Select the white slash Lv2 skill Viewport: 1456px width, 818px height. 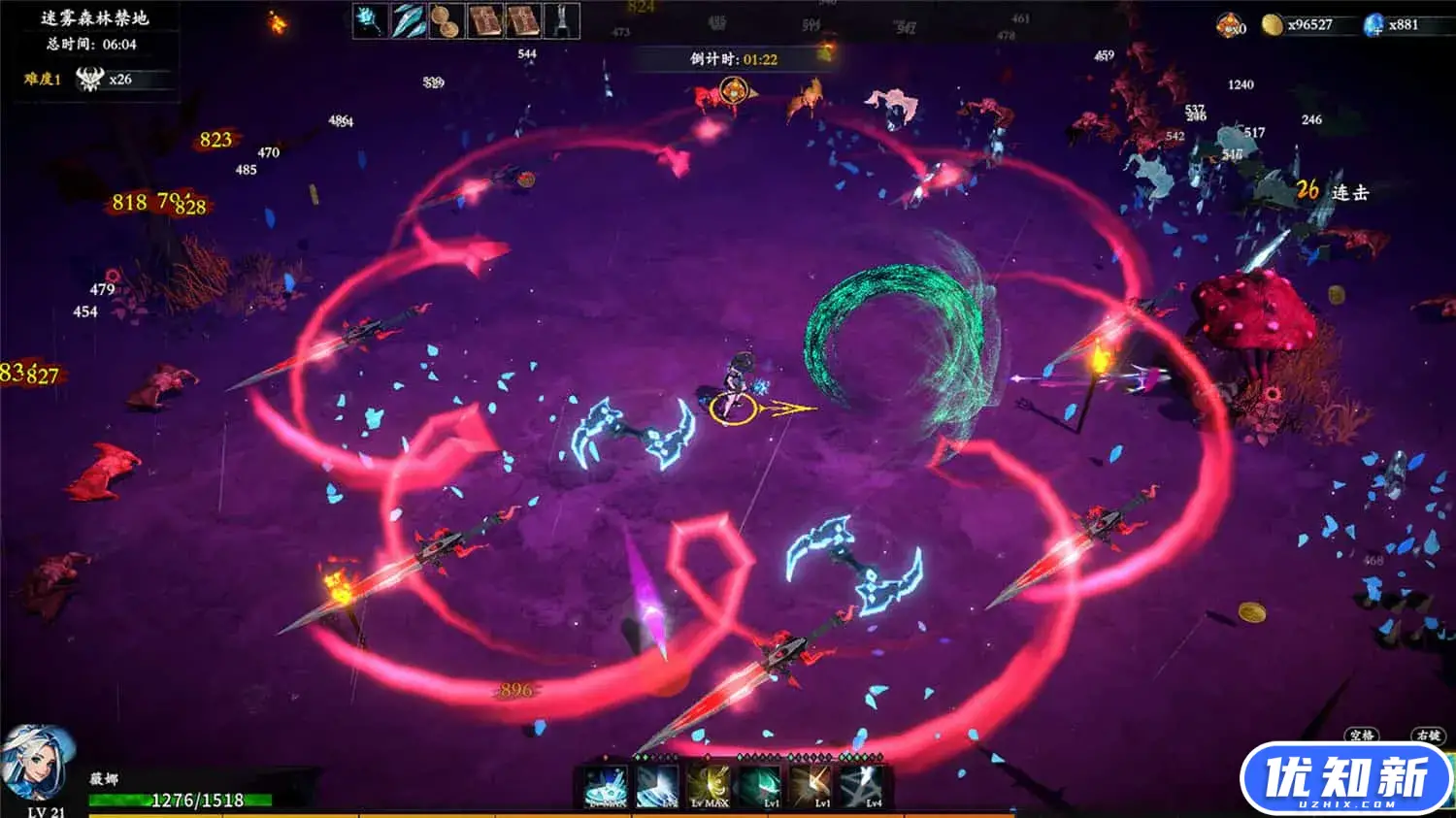click(x=657, y=785)
